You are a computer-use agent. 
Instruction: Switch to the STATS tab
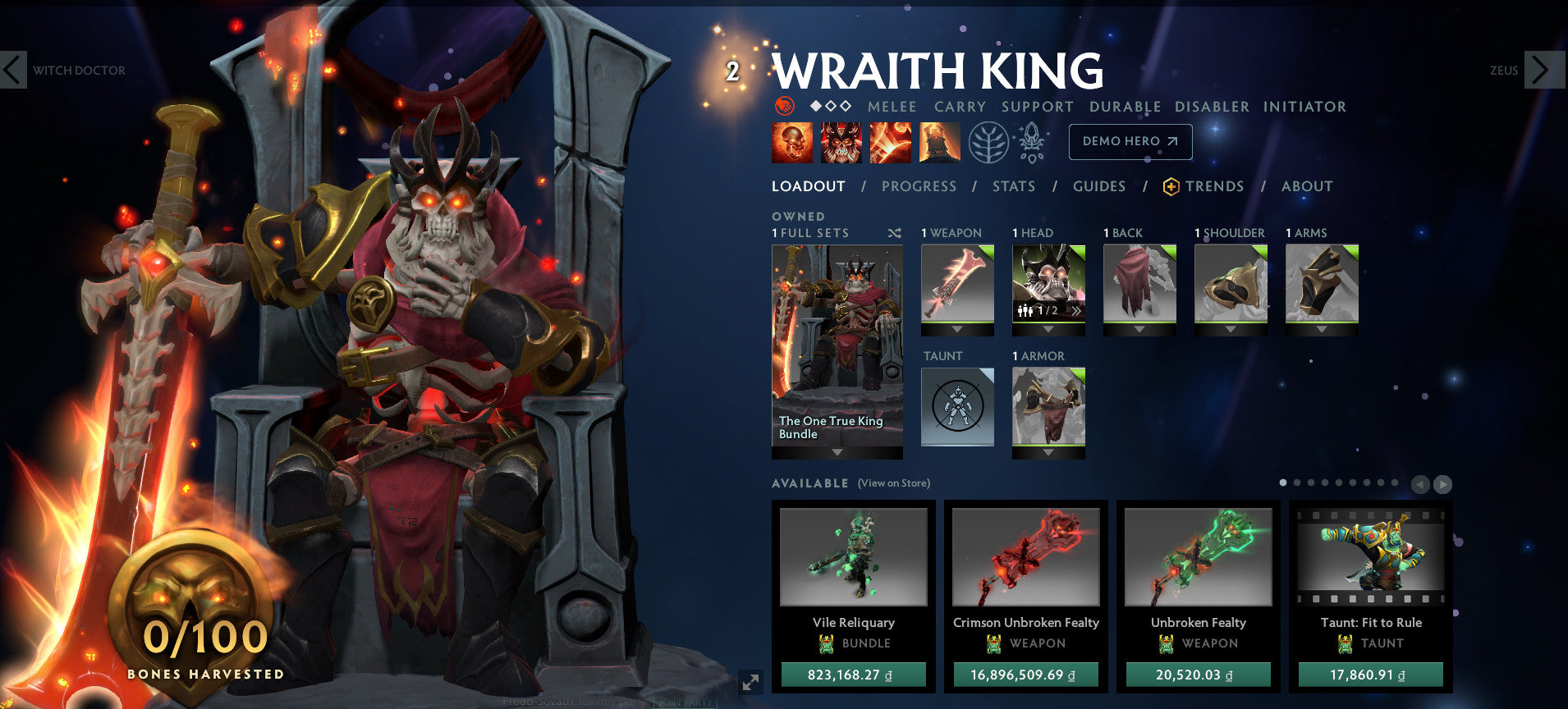(1013, 186)
